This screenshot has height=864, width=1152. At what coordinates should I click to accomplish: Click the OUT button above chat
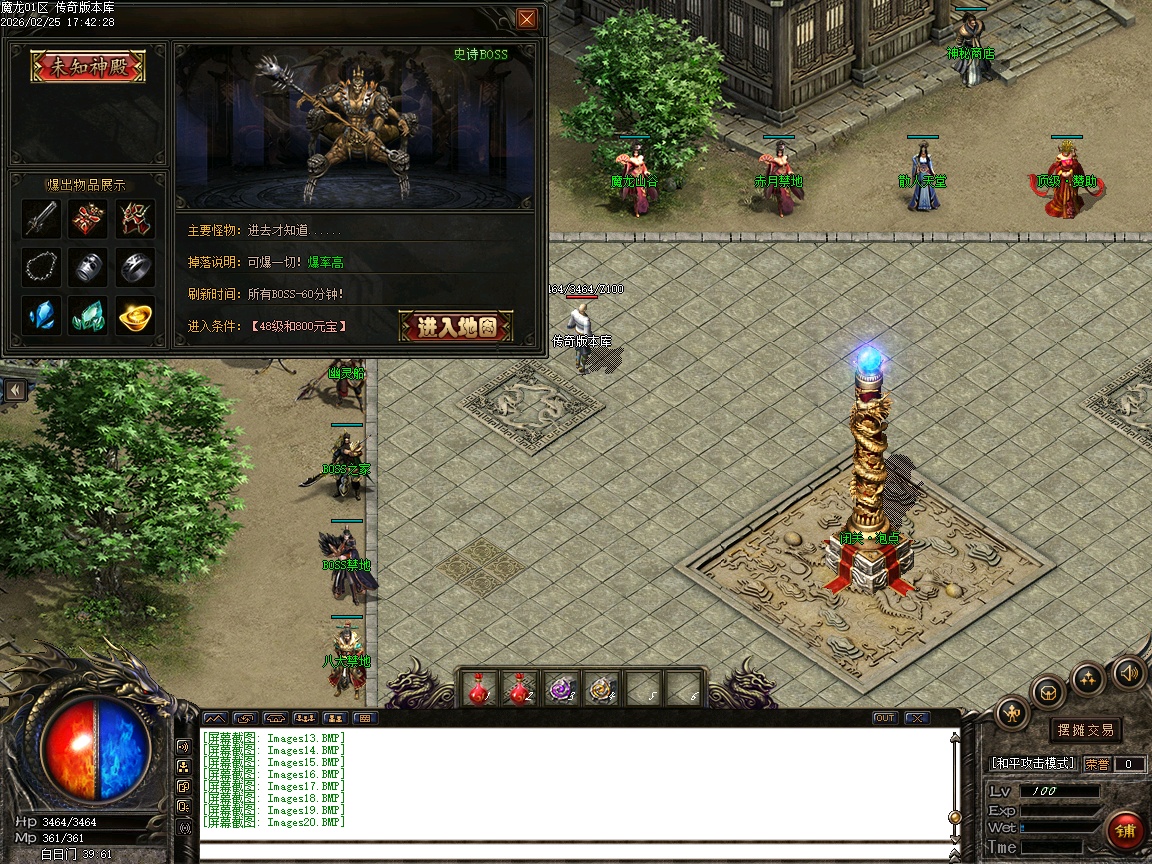tap(885, 718)
